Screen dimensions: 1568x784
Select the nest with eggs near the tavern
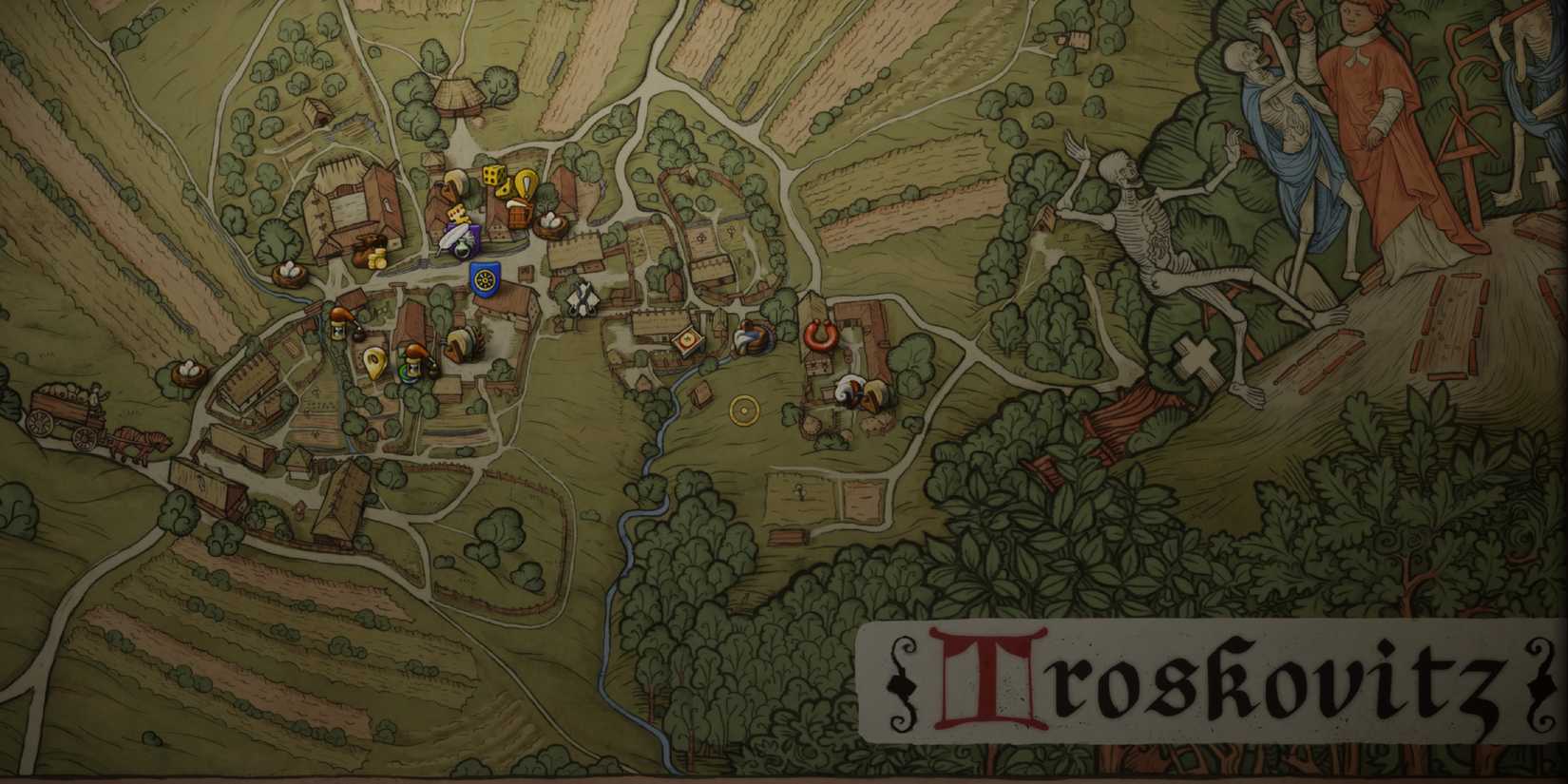coord(550,222)
